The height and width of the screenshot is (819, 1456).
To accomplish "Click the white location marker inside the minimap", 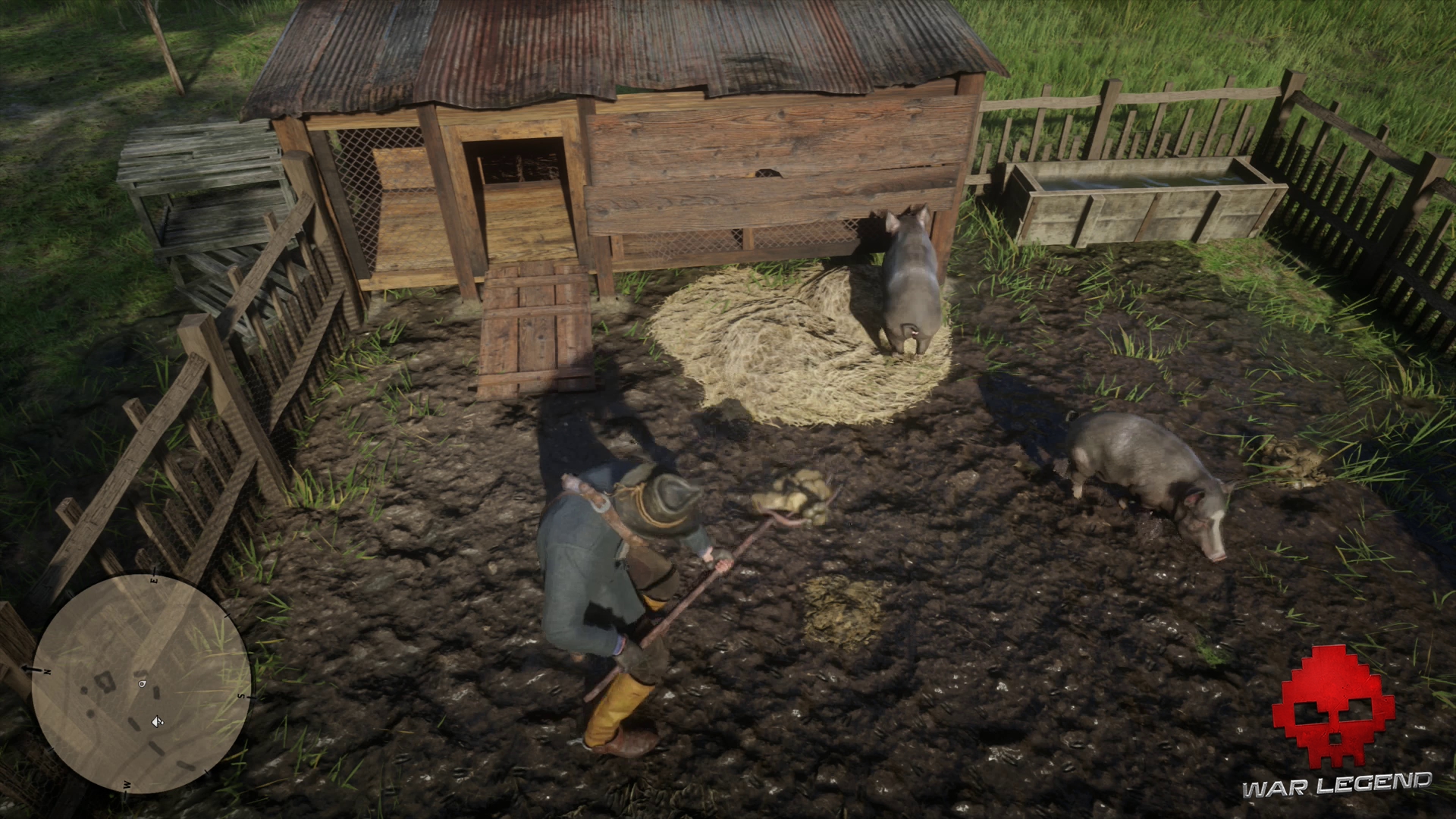I will (x=141, y=683).
